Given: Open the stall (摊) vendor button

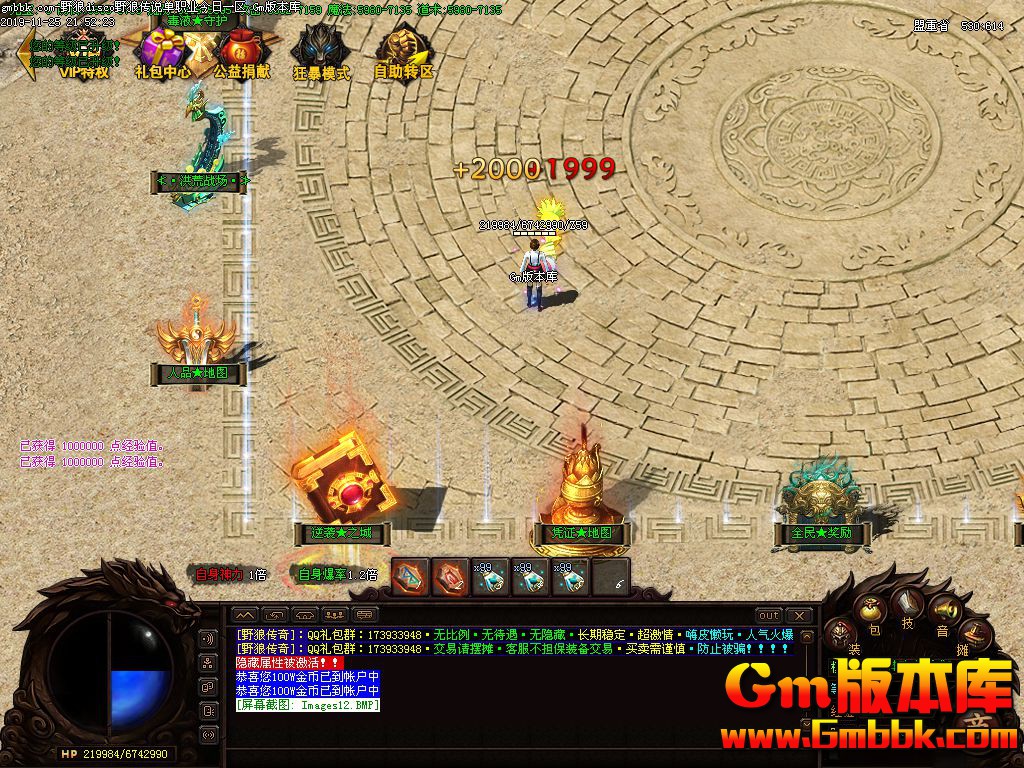Looking at the screenshot, I should click(974, 633).
